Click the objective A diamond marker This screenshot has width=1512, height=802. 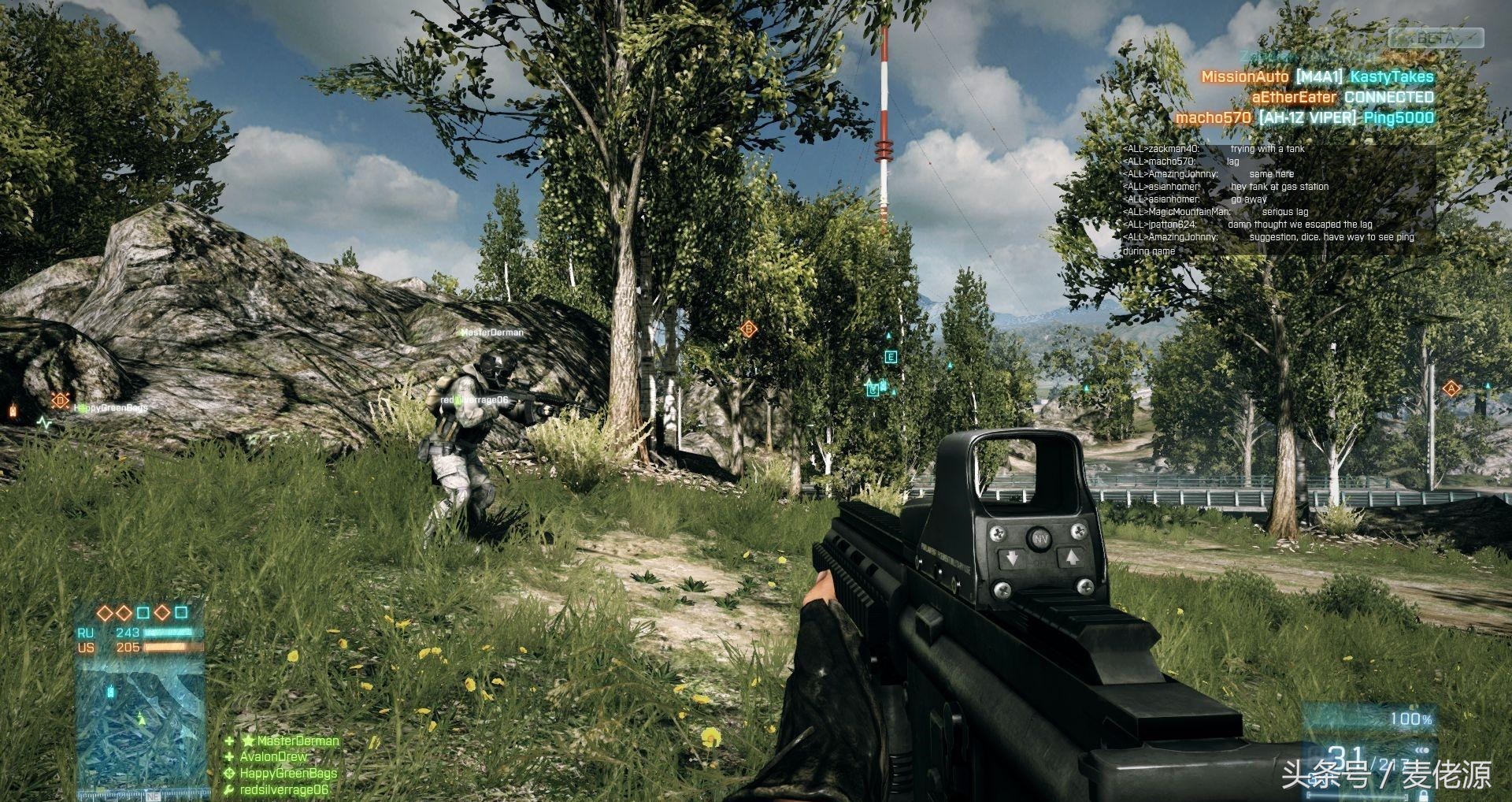click(1451, 388)
